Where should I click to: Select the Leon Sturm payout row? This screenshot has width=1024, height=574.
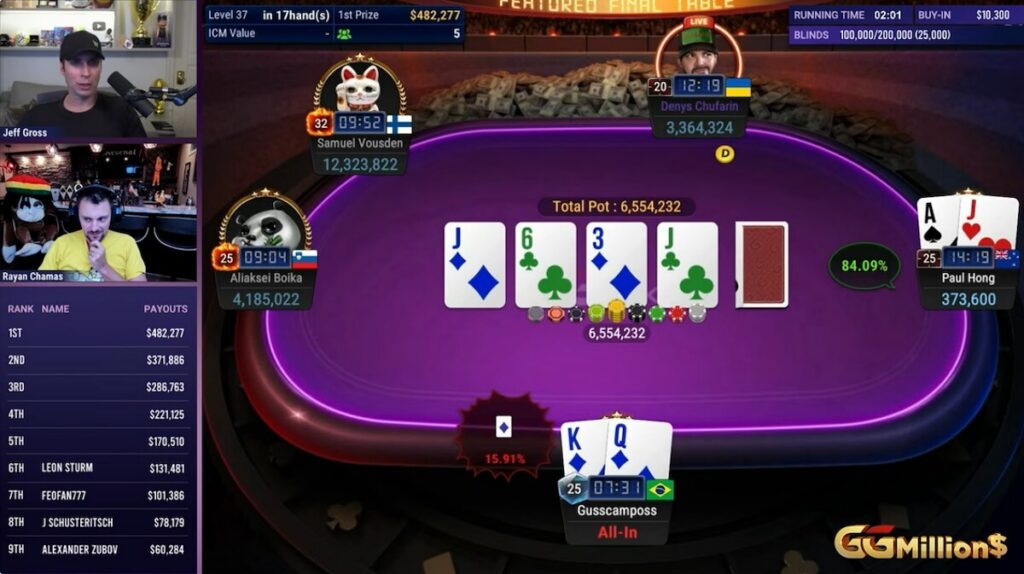pos(98,468)
